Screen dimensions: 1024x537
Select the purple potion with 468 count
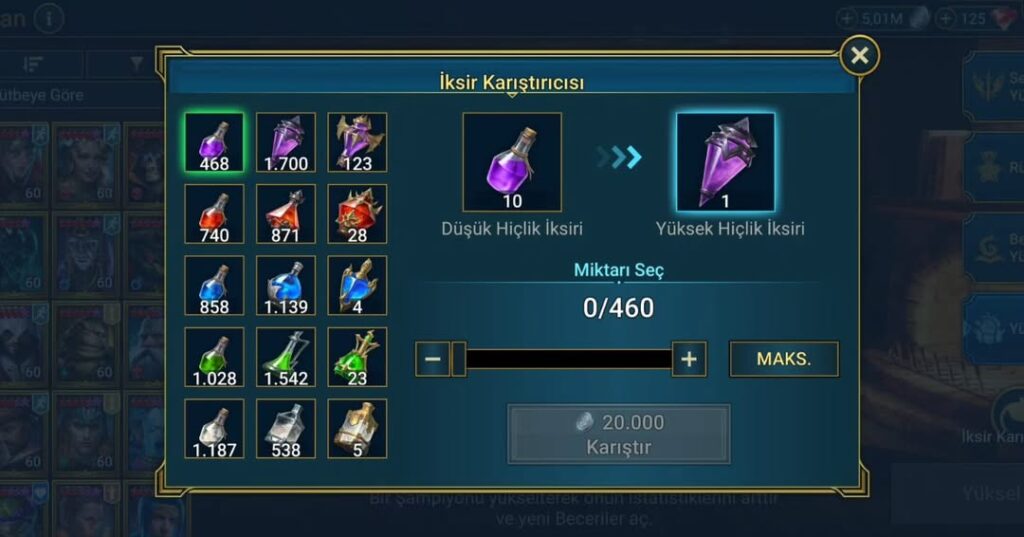click(214, 142)
